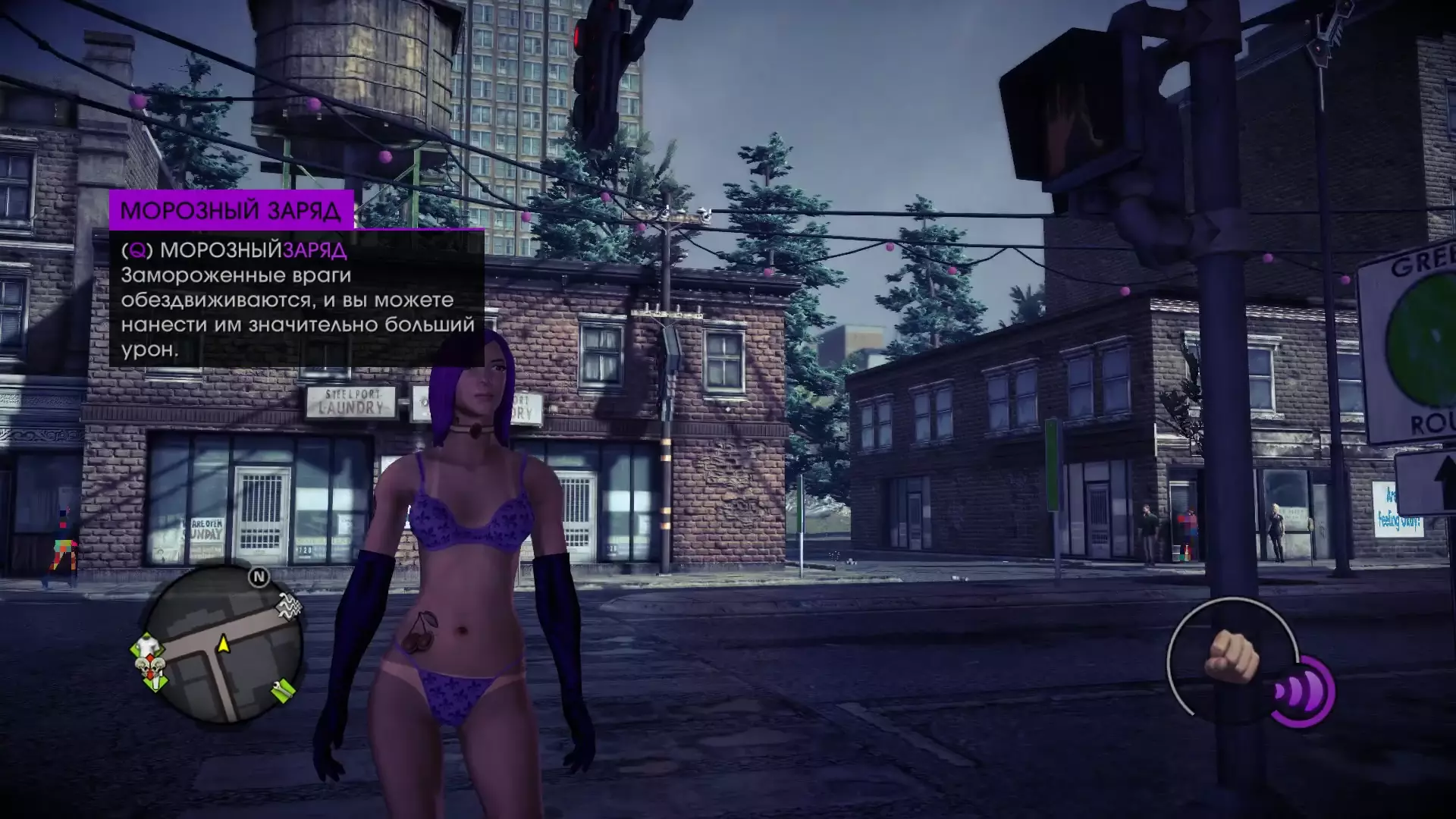1456x819 pixels.
Task: Click the frozen enemies hint description text
Action: (x=297, y=312)
